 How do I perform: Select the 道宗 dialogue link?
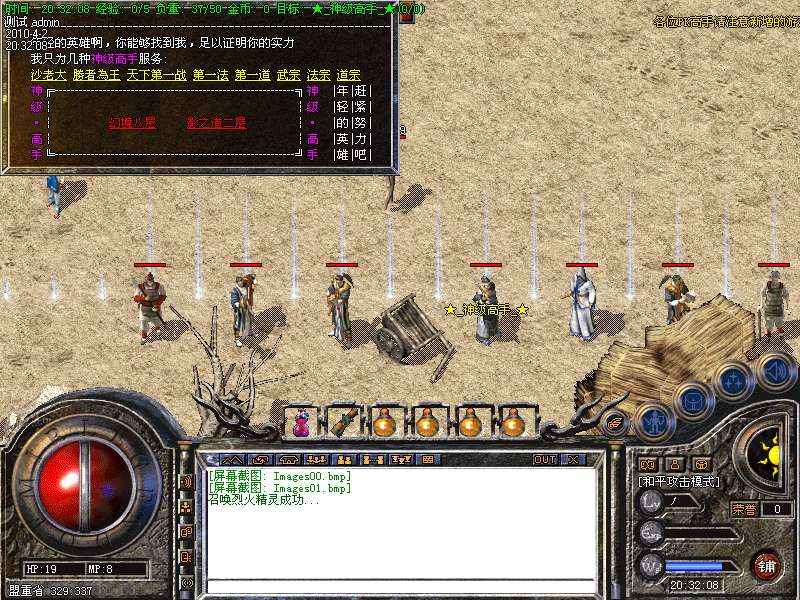pos(348,75)
